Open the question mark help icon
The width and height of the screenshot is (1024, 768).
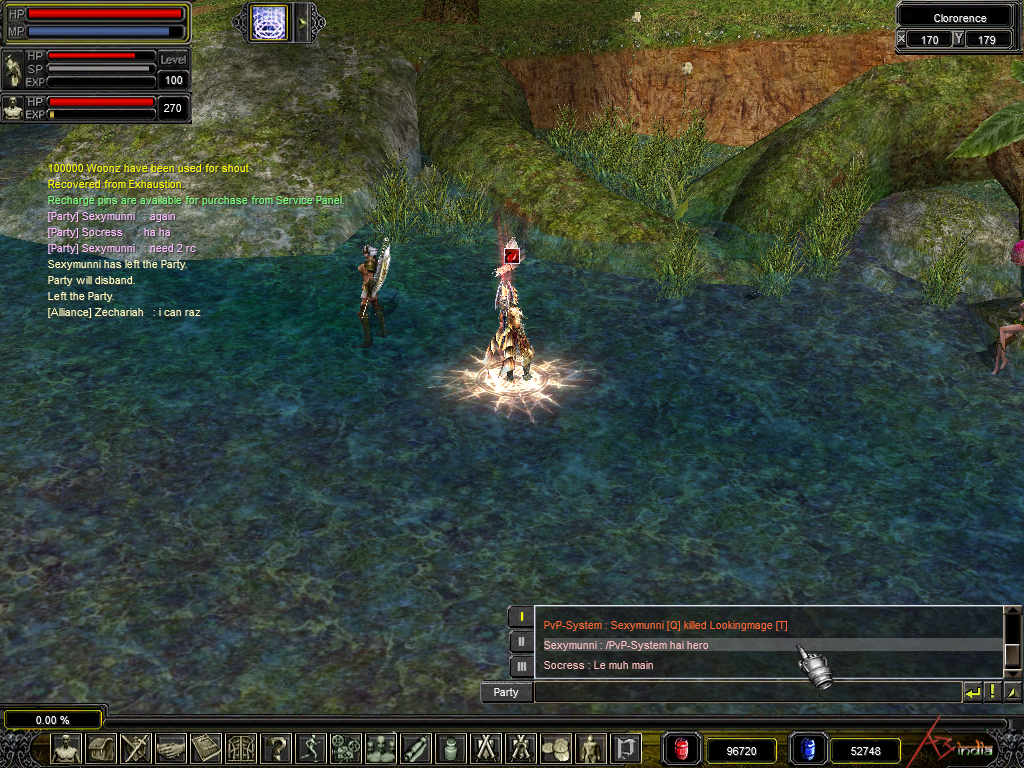click(x=276, y=747)
